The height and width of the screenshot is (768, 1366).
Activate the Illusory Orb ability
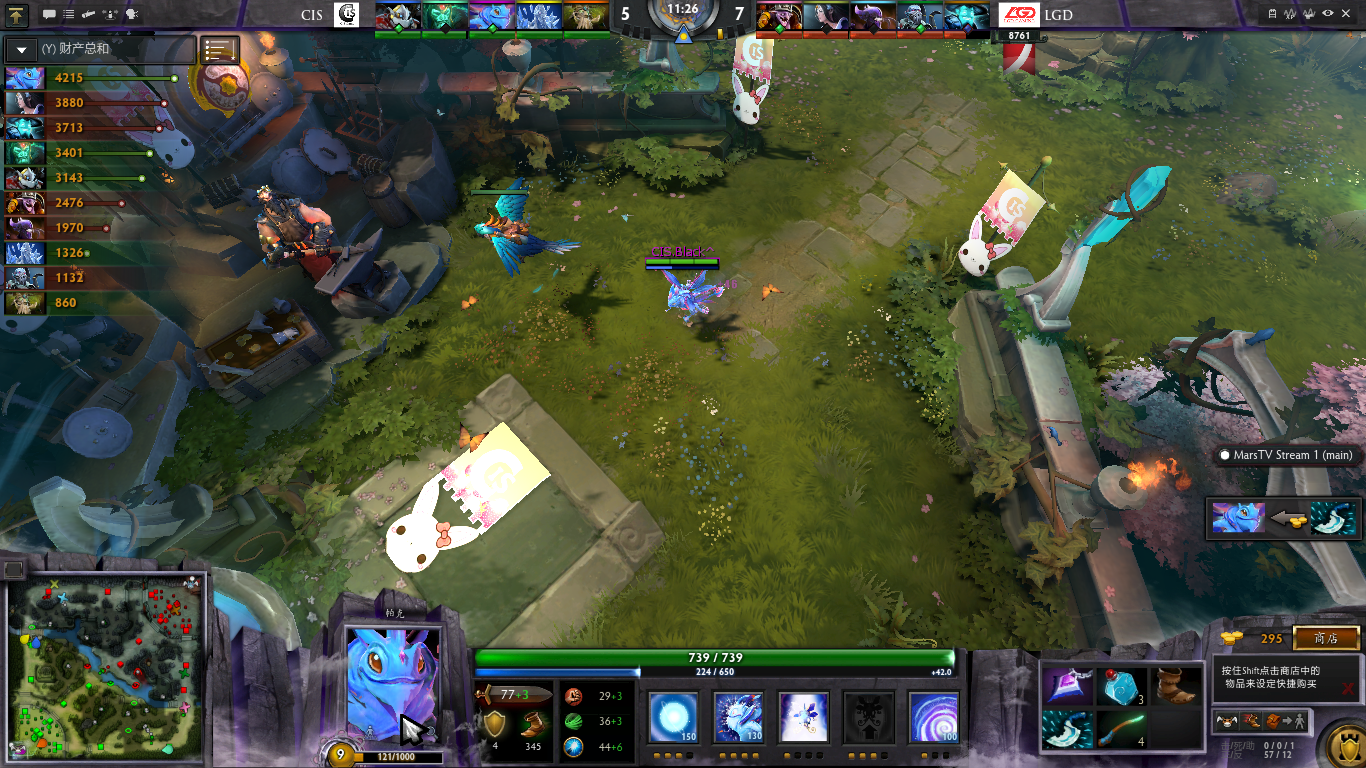673,717
